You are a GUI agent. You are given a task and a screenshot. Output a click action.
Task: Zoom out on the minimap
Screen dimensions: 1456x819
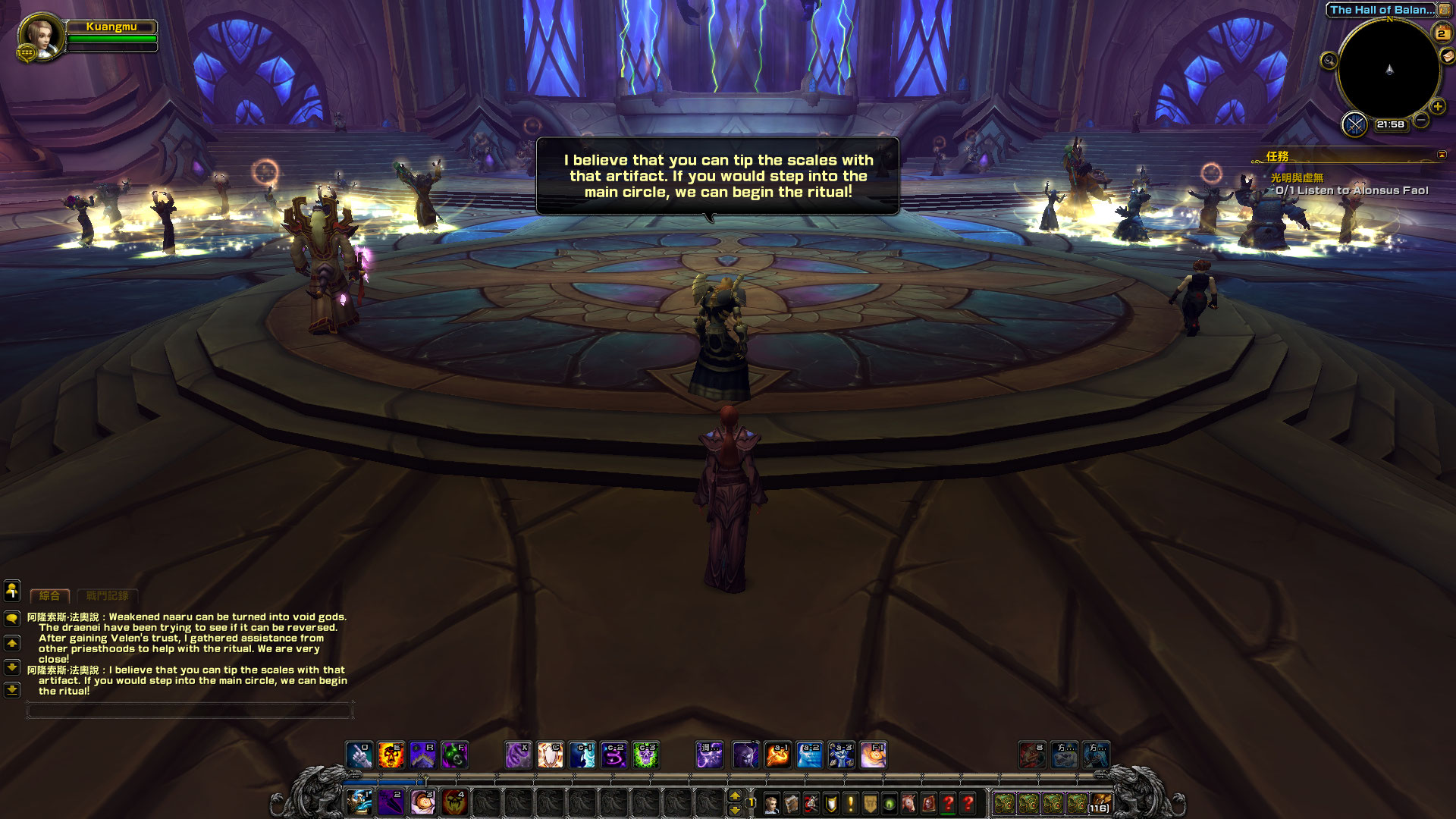[1421, 120]
